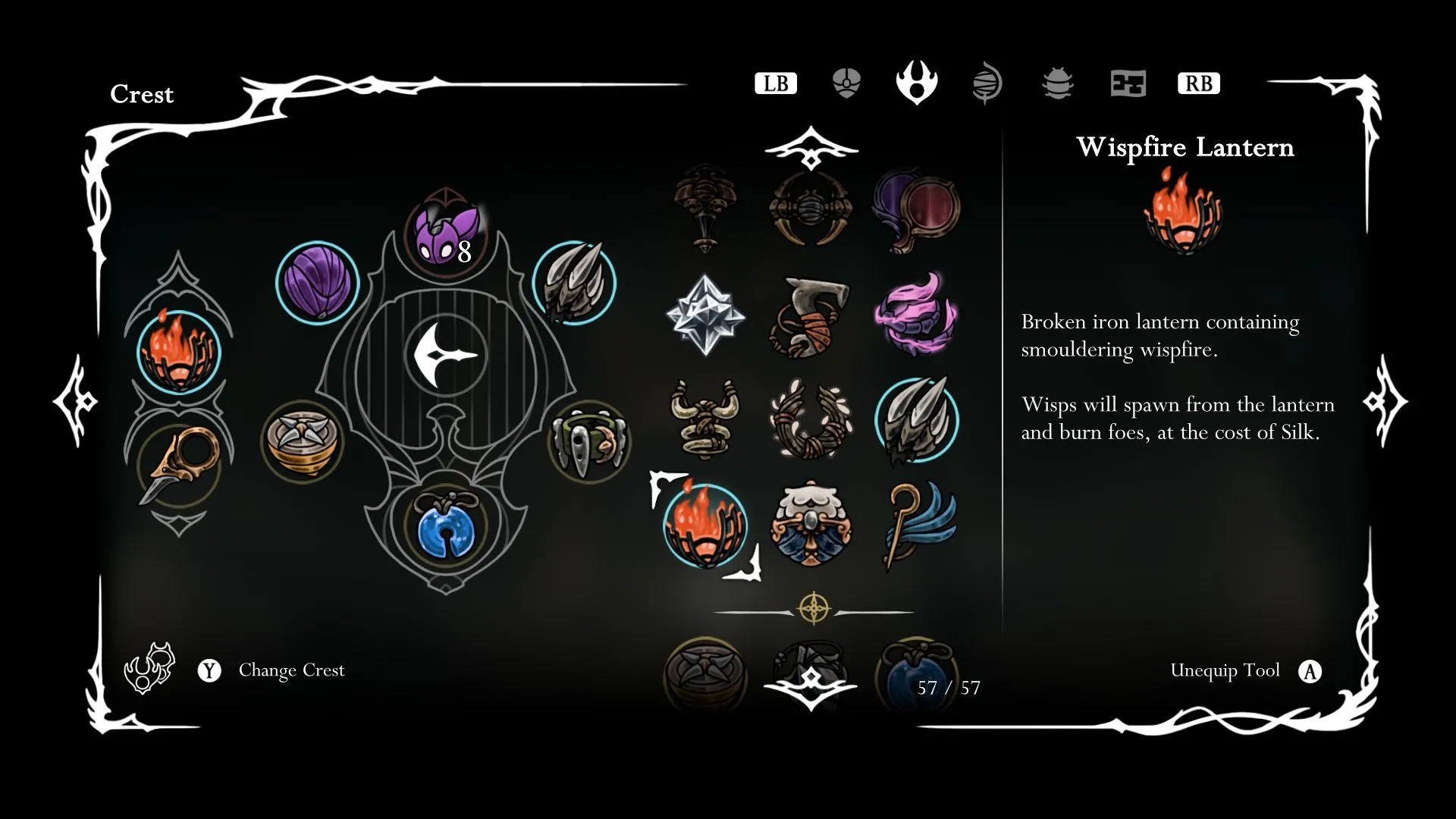
Task: Choose the pink swirling flame tool
Action: click(916, 315)
